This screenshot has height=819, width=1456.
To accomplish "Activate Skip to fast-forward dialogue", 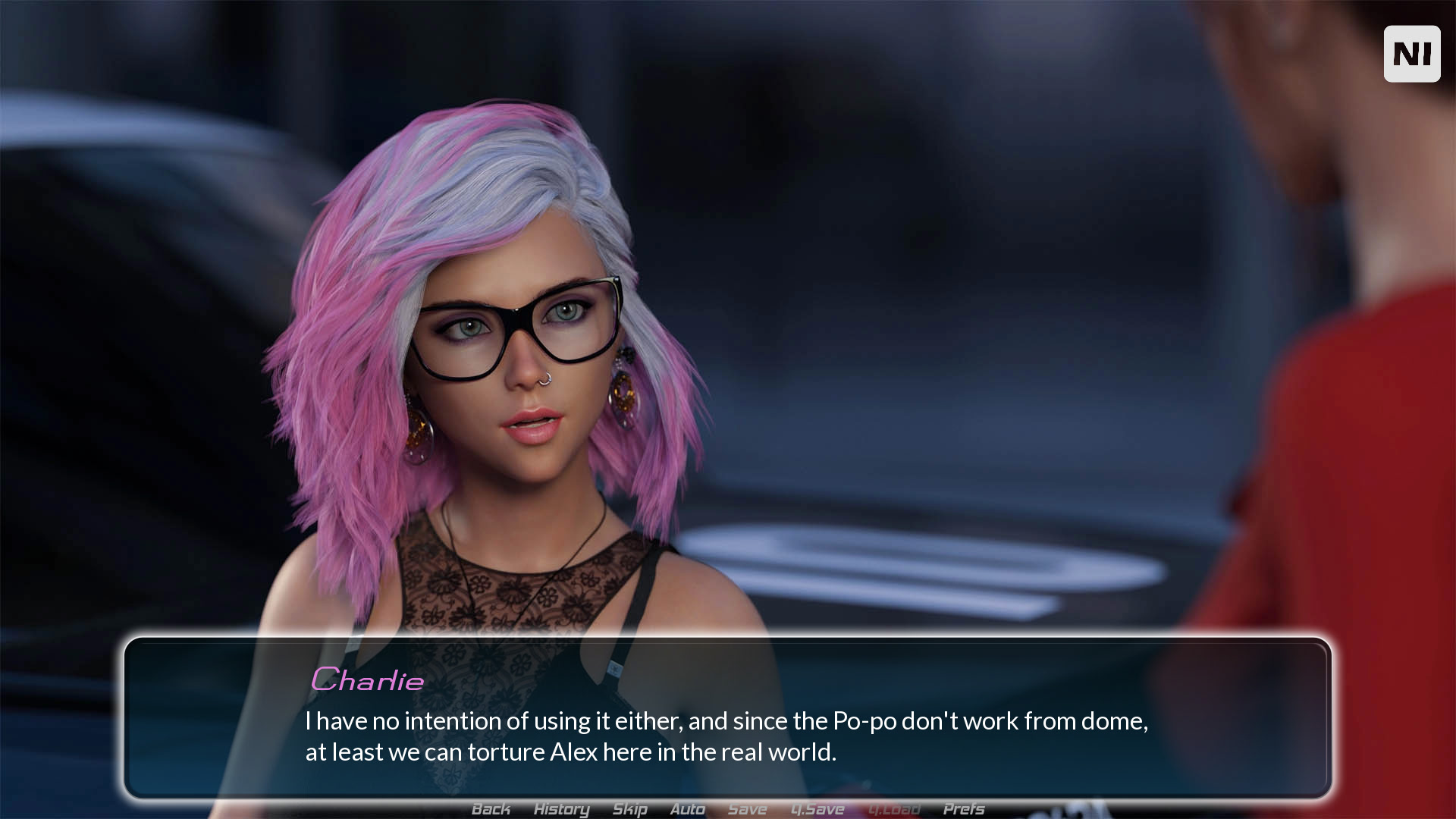I will 629,809.
